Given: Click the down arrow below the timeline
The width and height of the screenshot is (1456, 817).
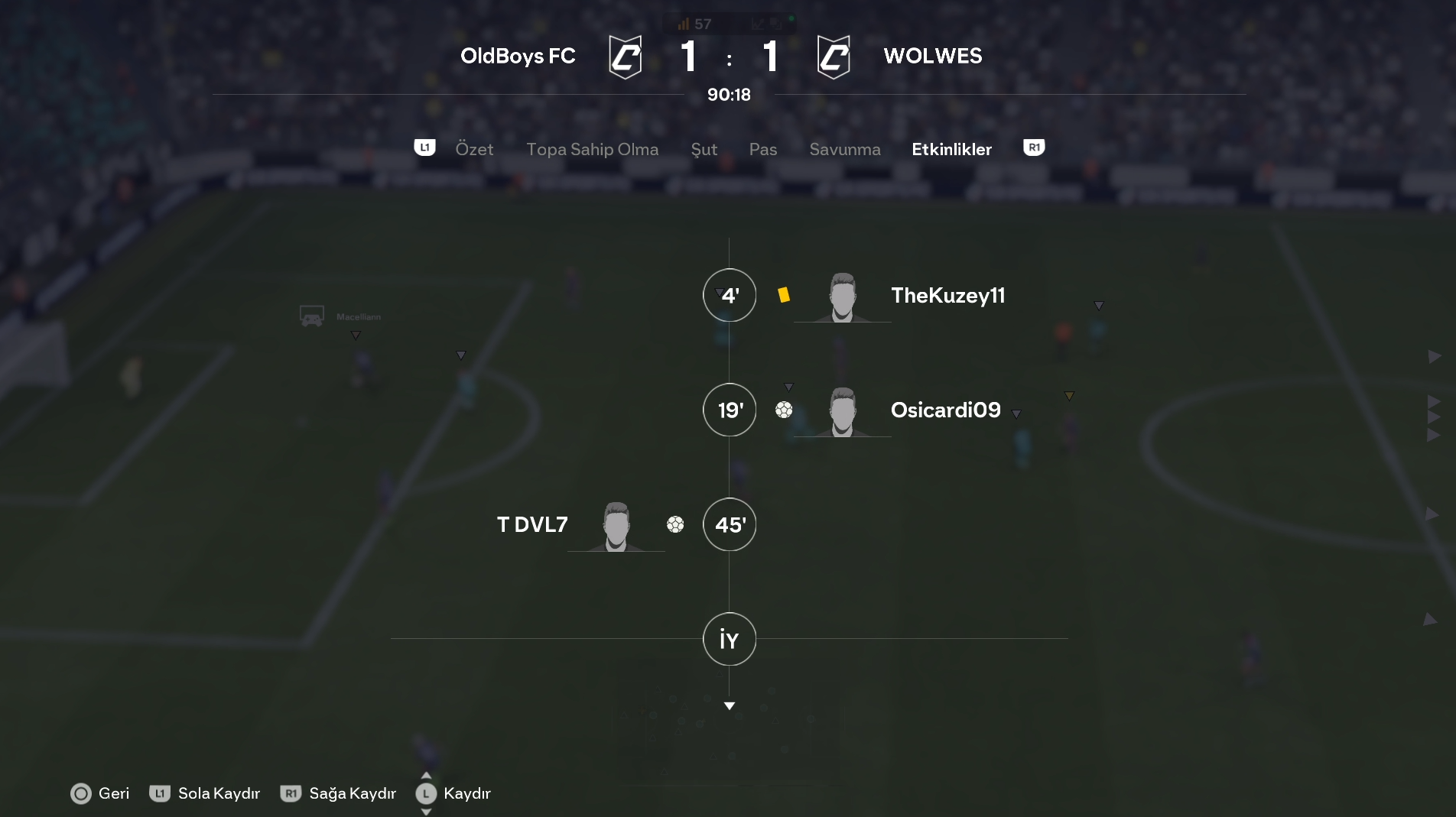Looking at the screenshot, I should tap(730, 706).
